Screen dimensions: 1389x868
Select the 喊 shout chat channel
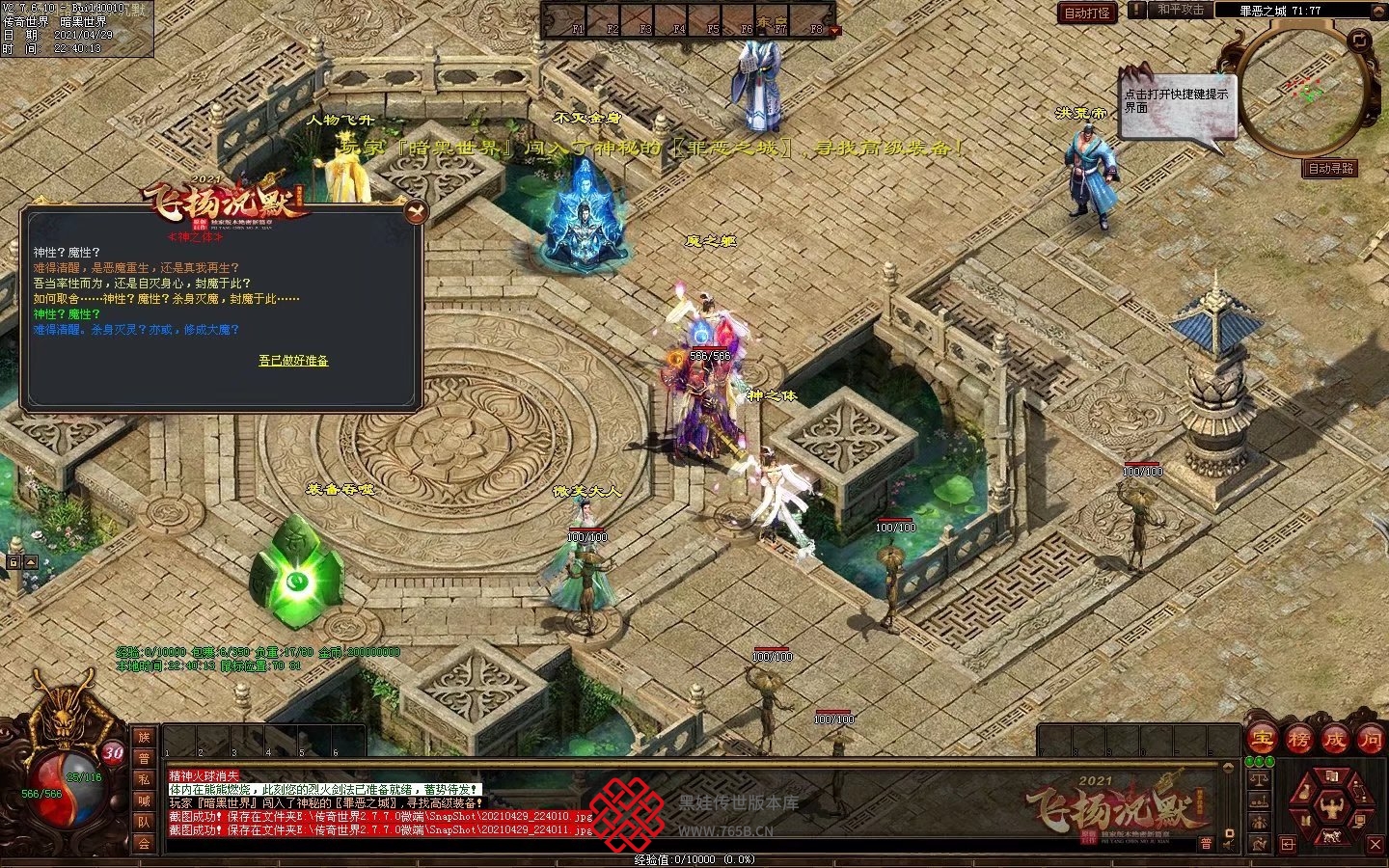(x=144, y=801)
